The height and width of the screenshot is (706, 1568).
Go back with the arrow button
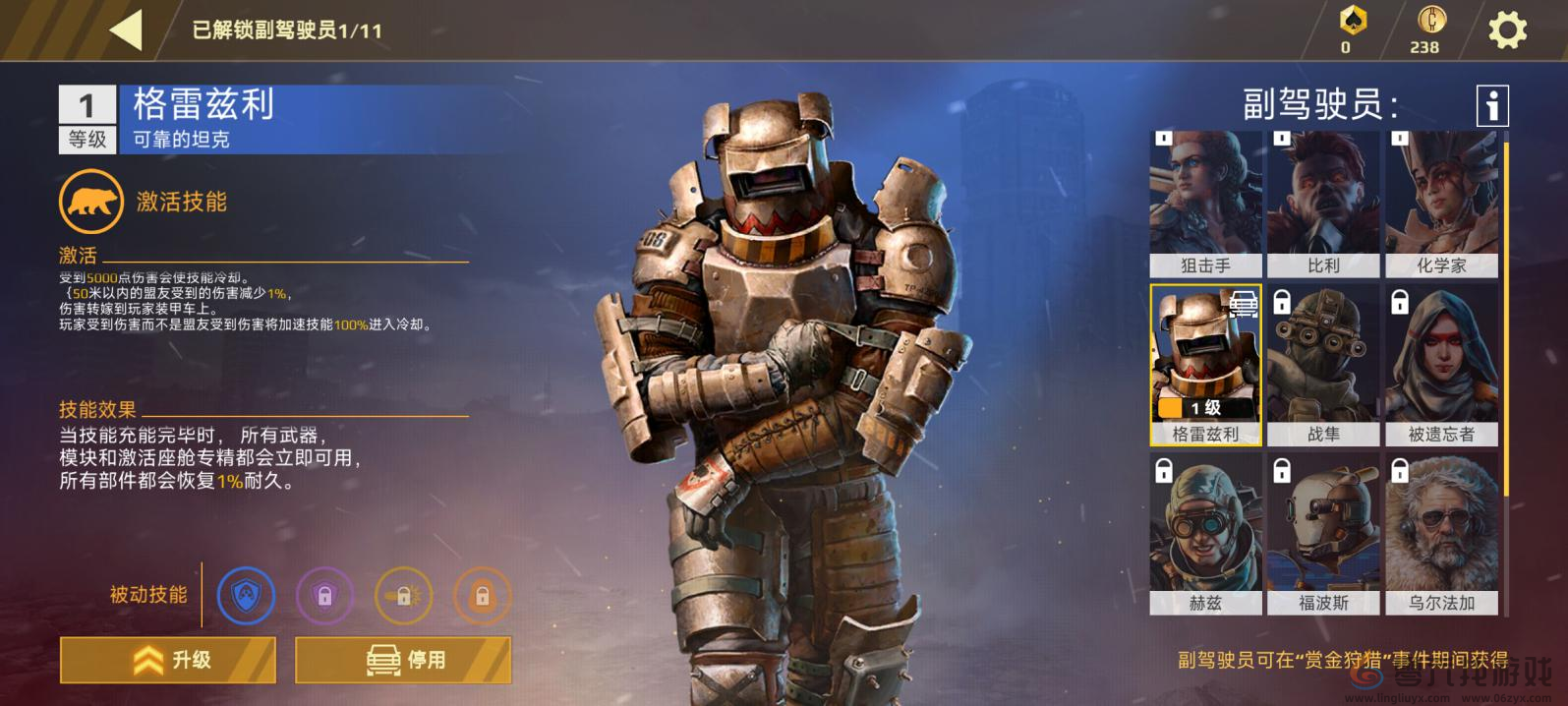click(x=126, y=29)
